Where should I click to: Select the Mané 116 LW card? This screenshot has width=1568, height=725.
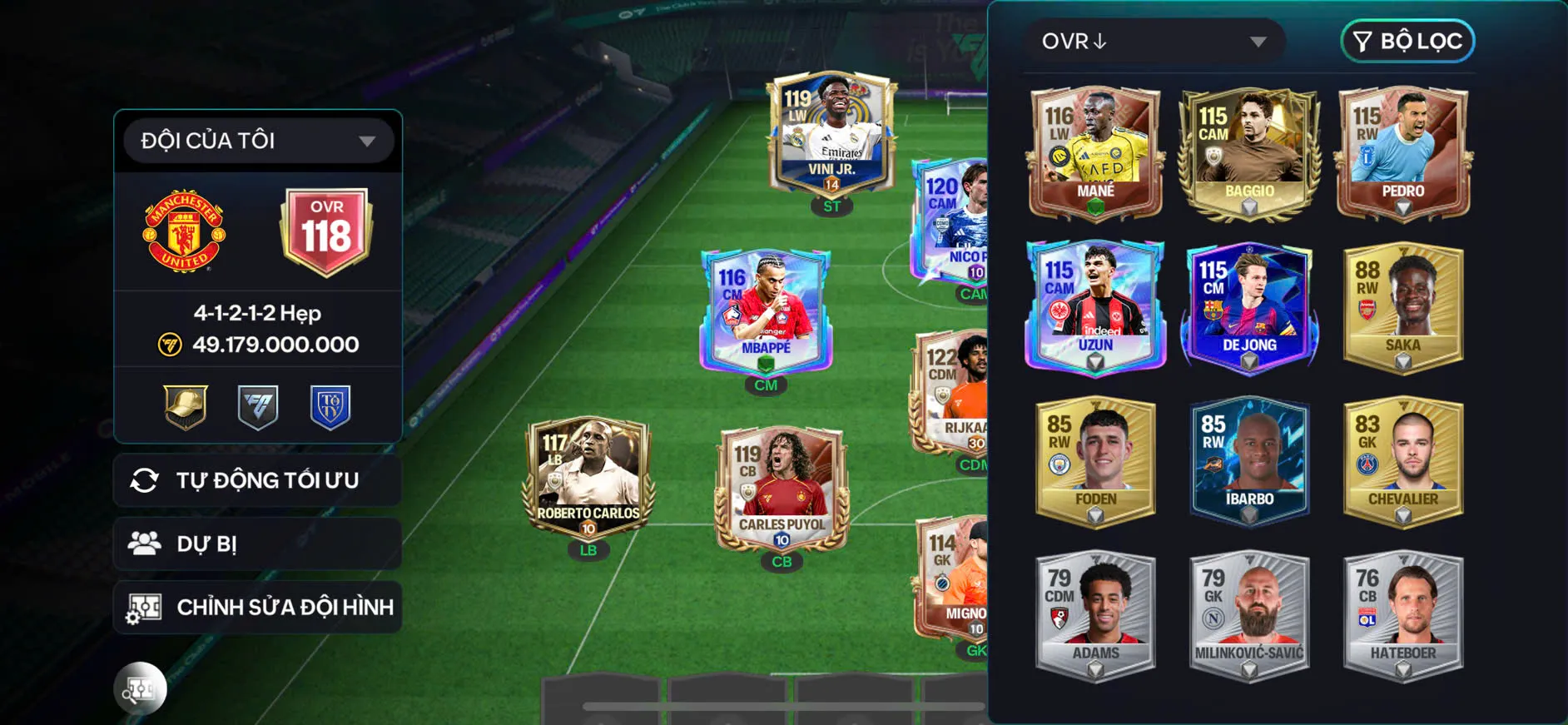pyautogui.click(x=1095, y=152)
